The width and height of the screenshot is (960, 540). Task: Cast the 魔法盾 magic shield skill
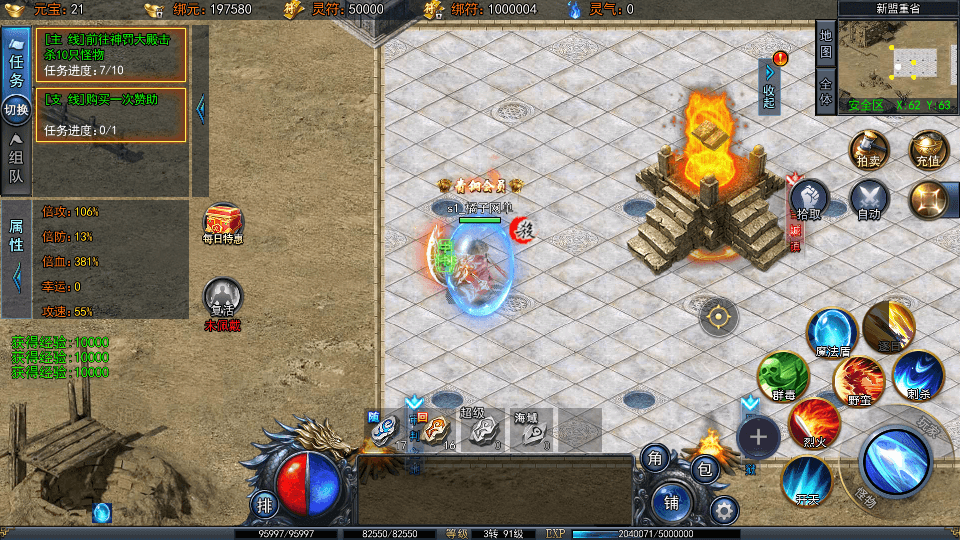pyautogui.click(x=832, y=333)
